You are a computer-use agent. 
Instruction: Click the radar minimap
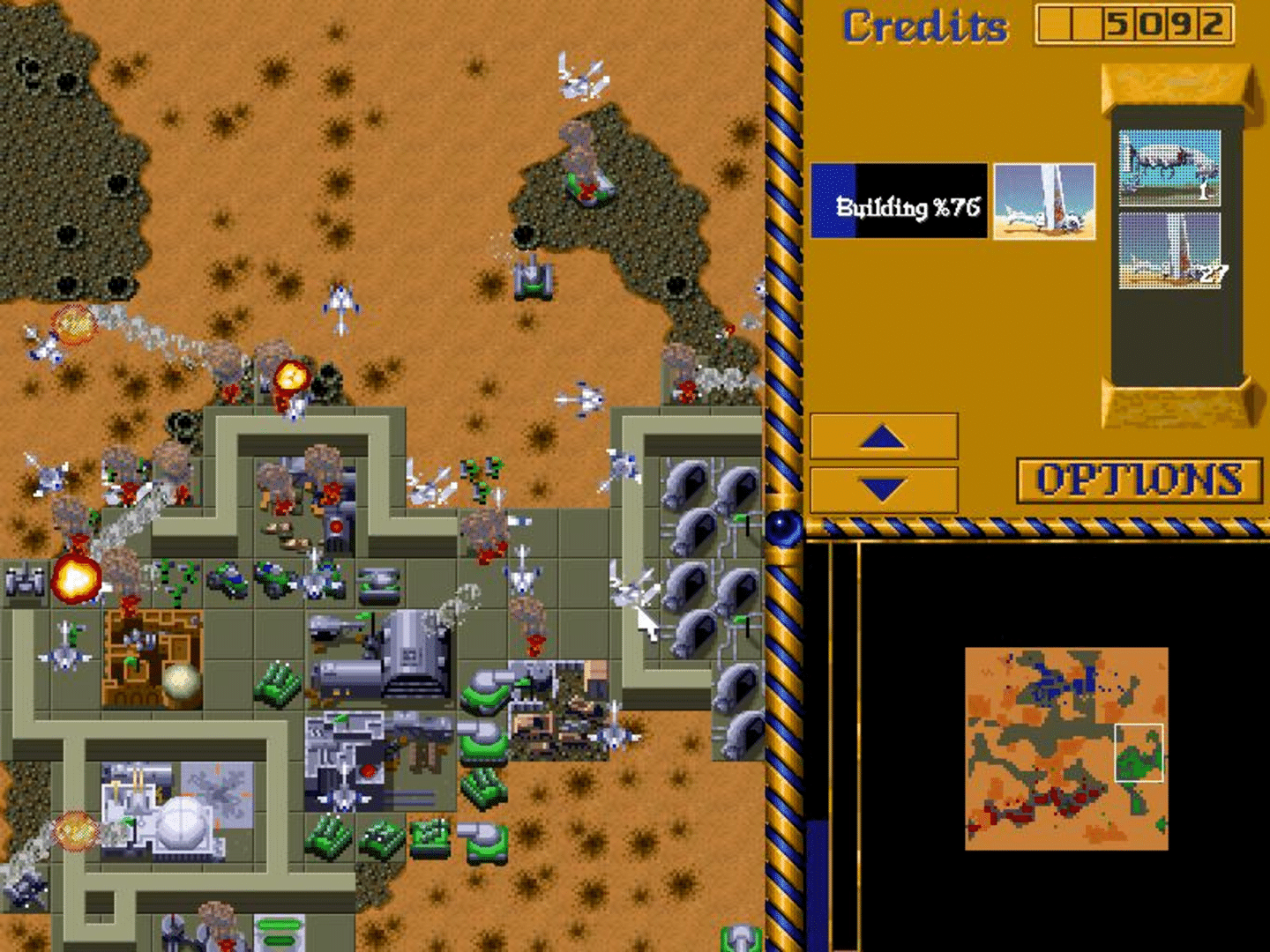(1066, 748)
